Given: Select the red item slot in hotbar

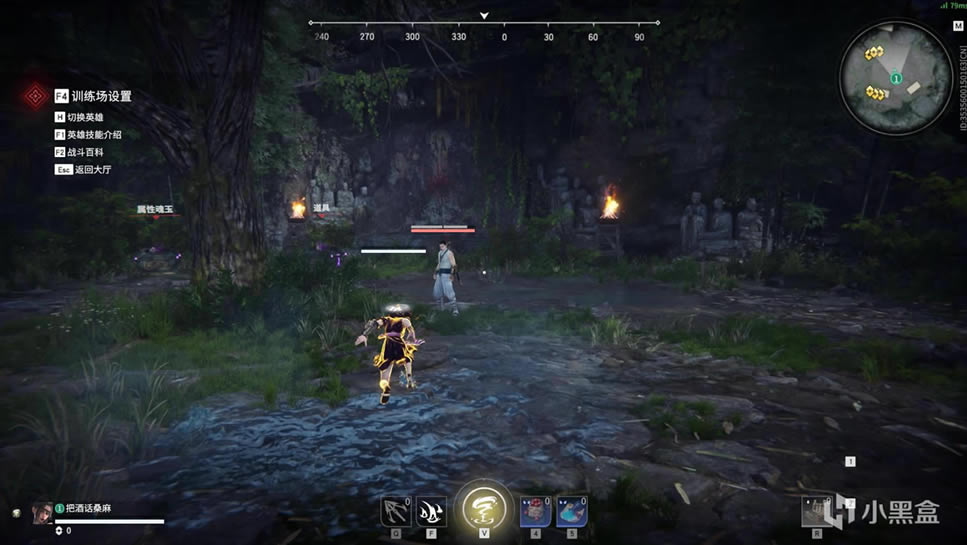Looking at the screenshot, I should (536, 511).
